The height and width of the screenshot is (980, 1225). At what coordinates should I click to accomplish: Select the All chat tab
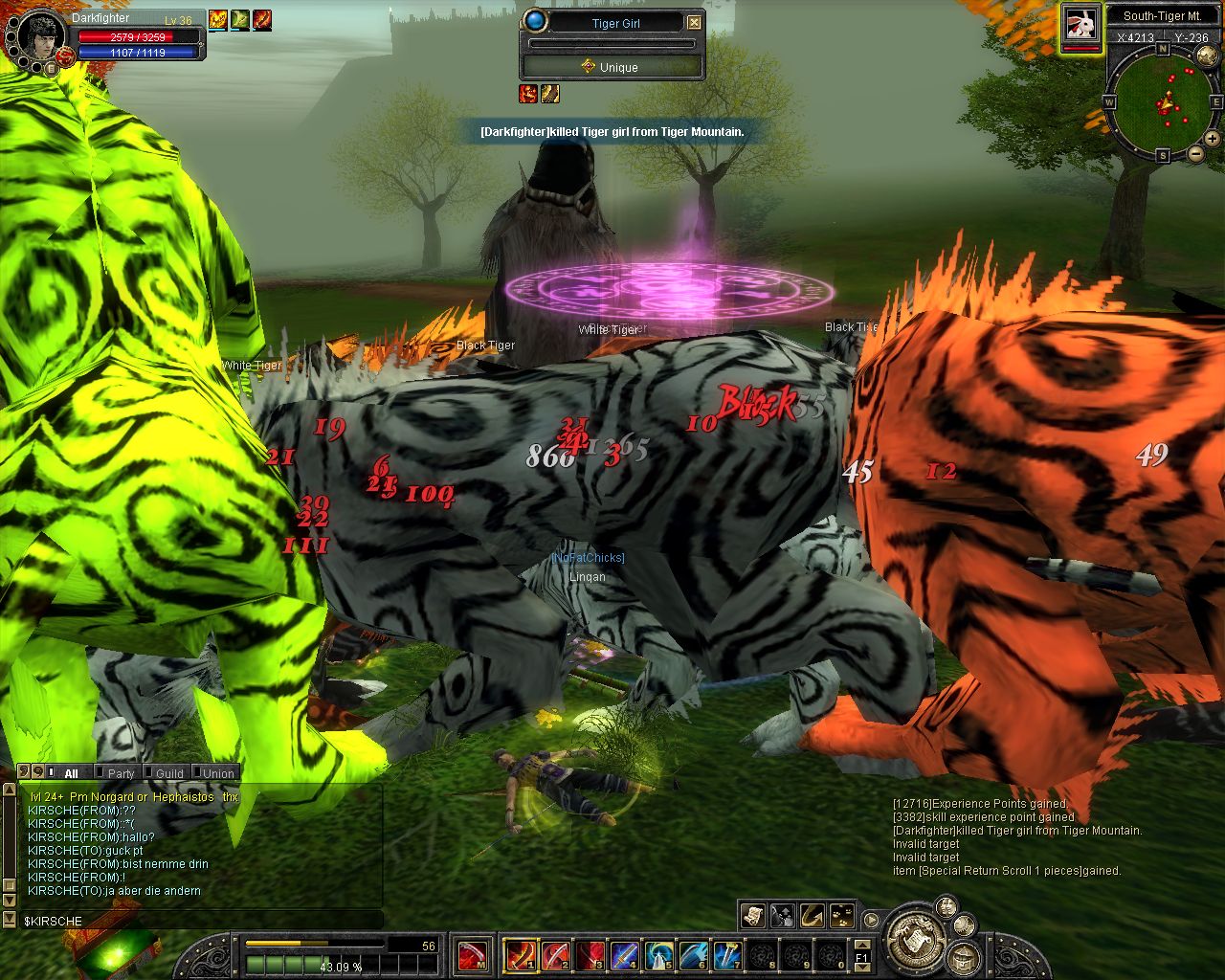(x=71, y=773)
